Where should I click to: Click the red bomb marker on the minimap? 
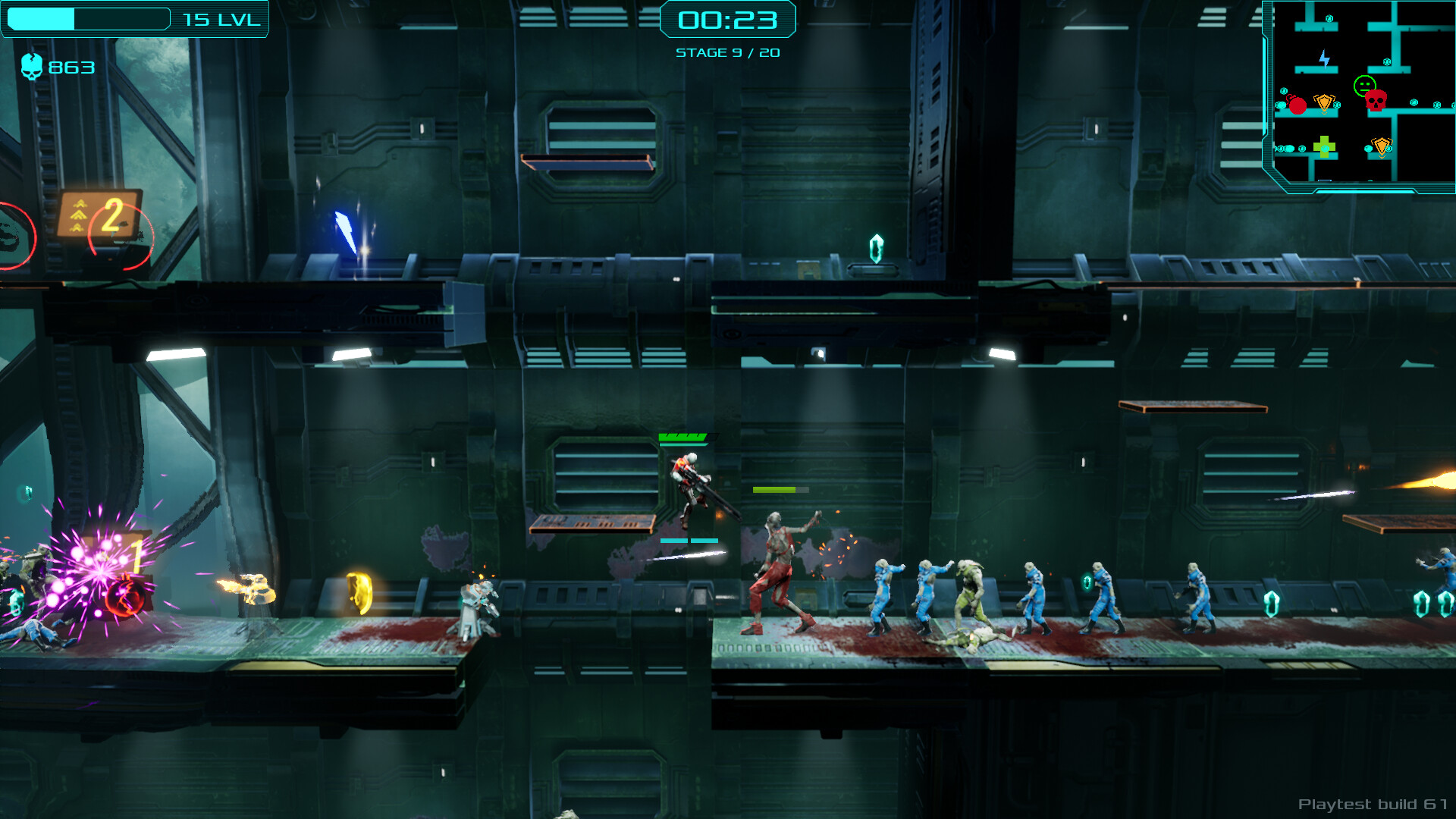[x=1297, y=105]
